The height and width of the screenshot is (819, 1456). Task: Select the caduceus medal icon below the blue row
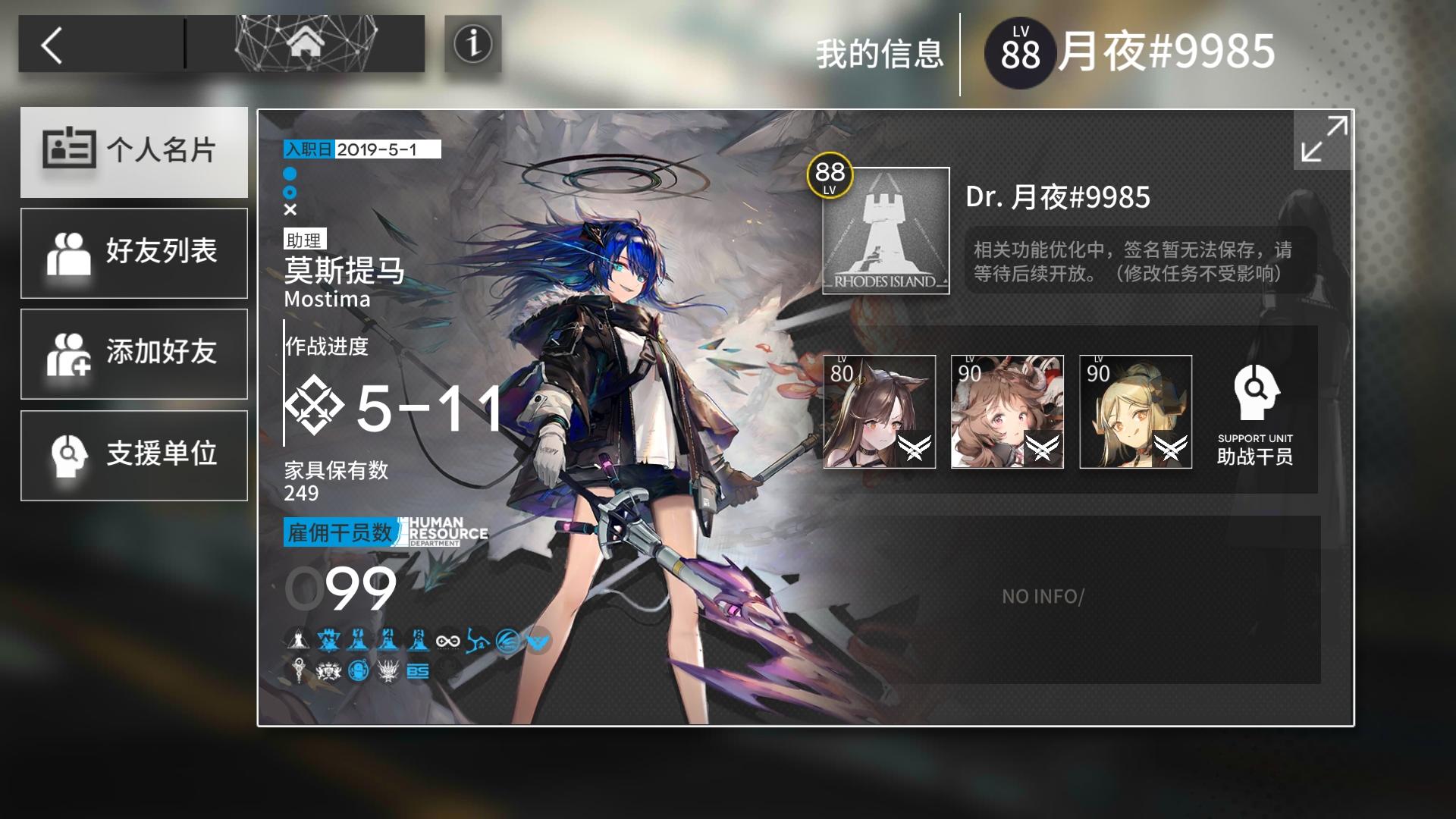pyautogui.click(x=299, y=670)
